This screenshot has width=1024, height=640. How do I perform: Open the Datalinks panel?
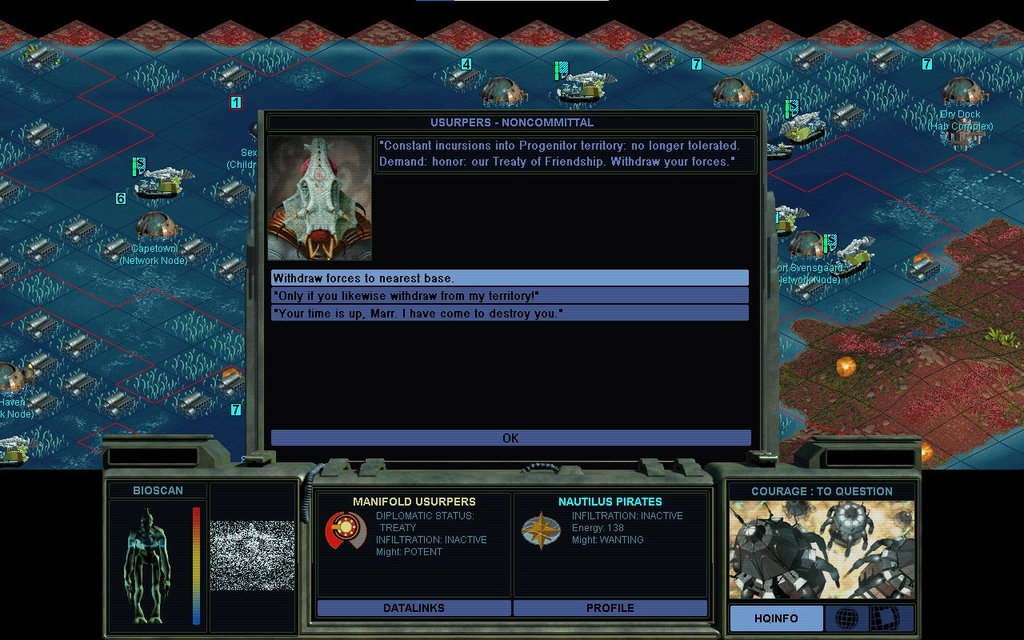point(413,608)
